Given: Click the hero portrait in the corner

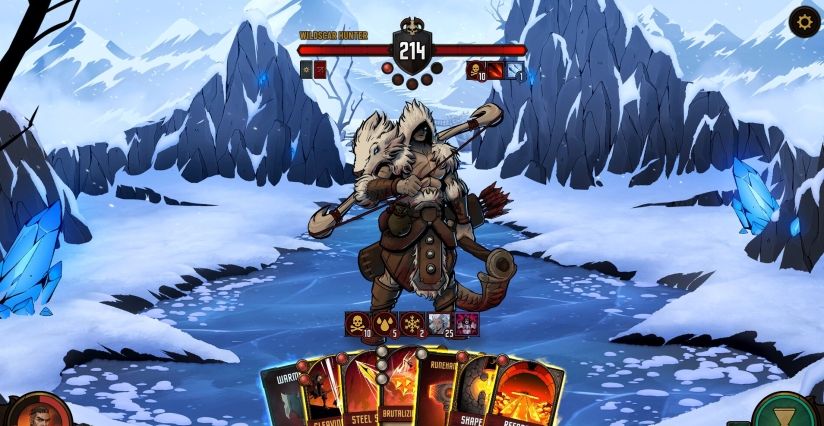Looking at the screenshot, I should tap(38, 412).
